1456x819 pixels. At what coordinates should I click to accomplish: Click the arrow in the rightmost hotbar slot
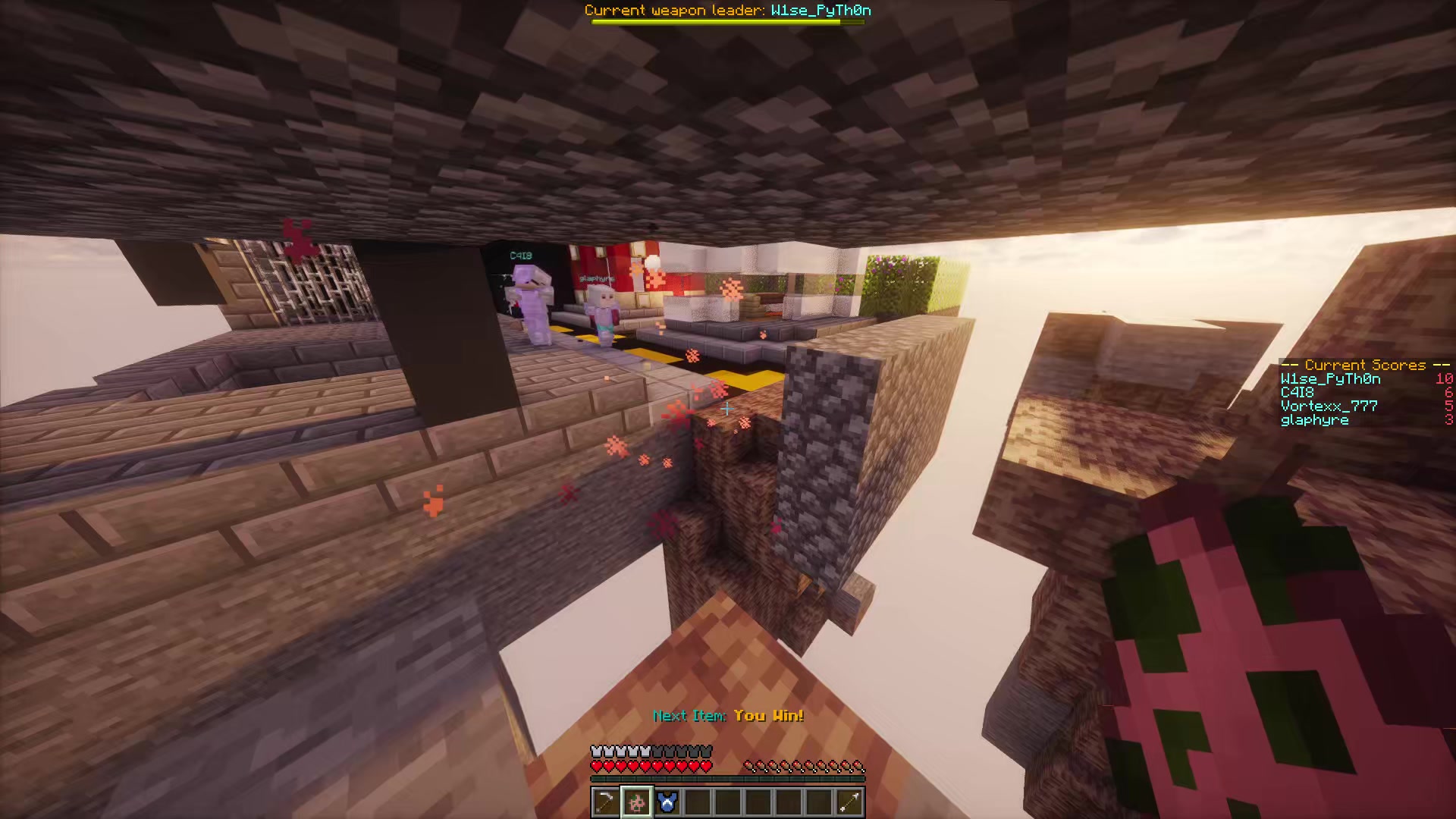pos(849,802)
